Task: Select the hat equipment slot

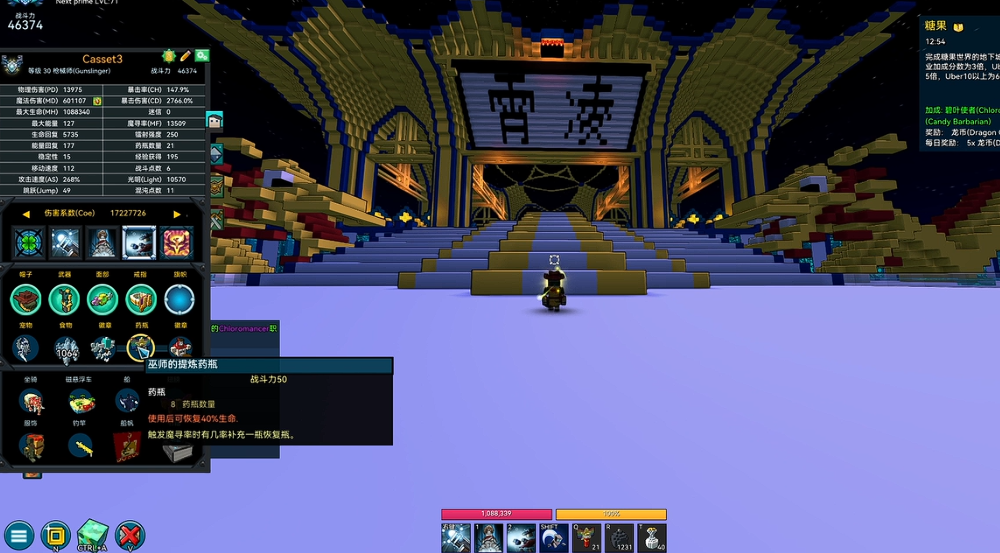Action: 26,298
